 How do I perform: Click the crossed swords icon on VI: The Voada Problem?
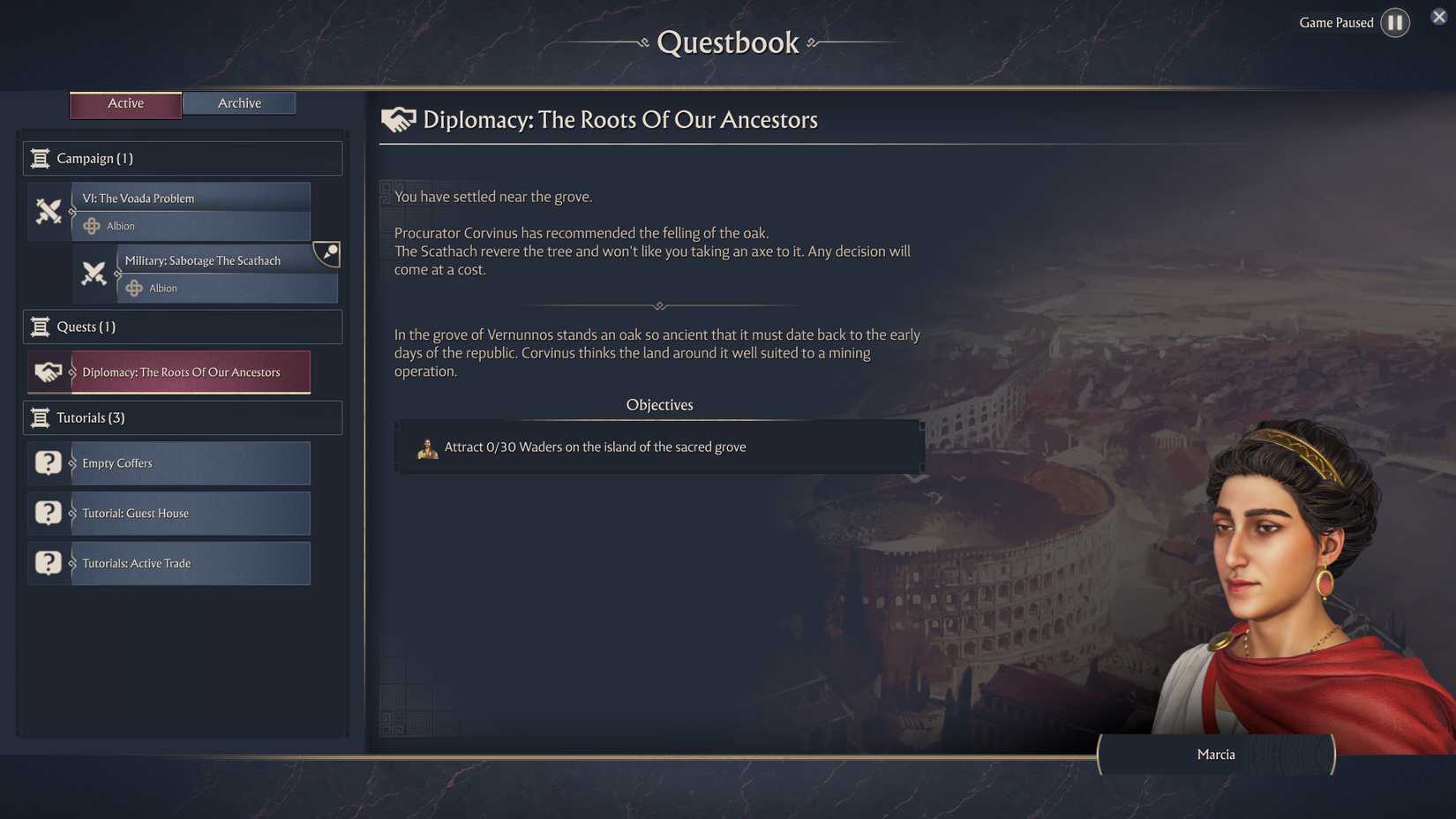pos(49,212)
